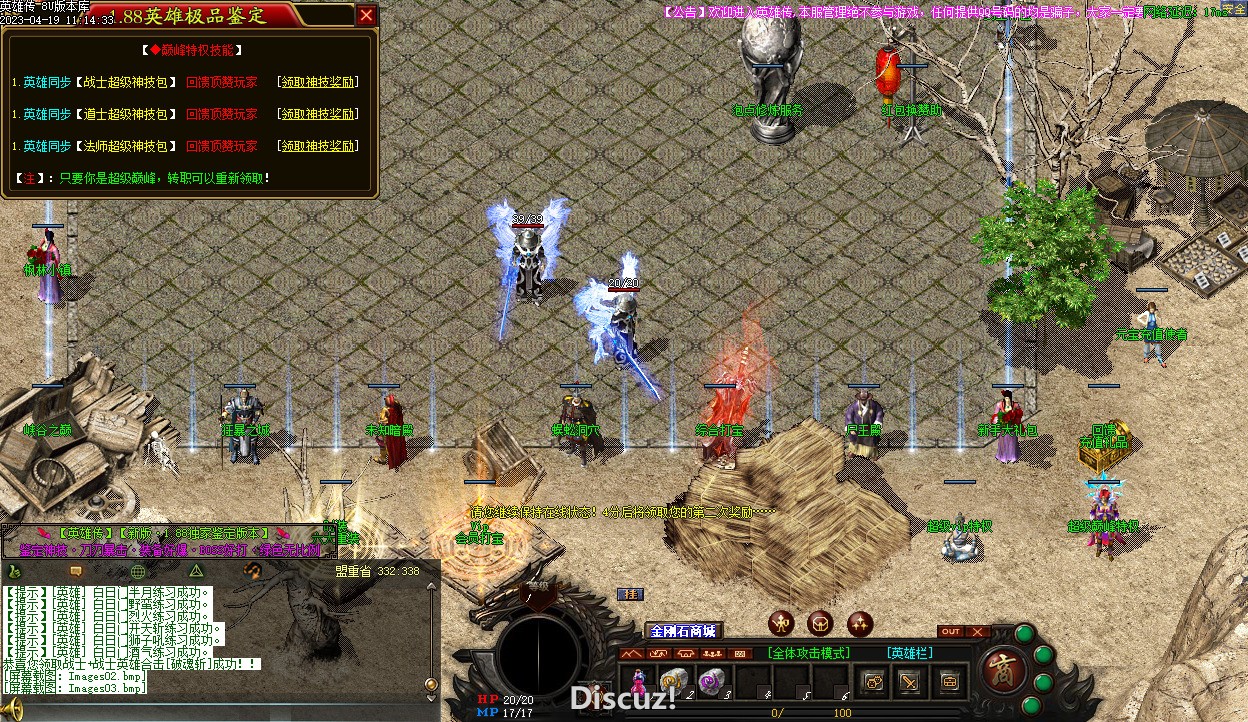
Task: Close the 英雄极品鉴定 dialog window
Action: tap(367, 15)
